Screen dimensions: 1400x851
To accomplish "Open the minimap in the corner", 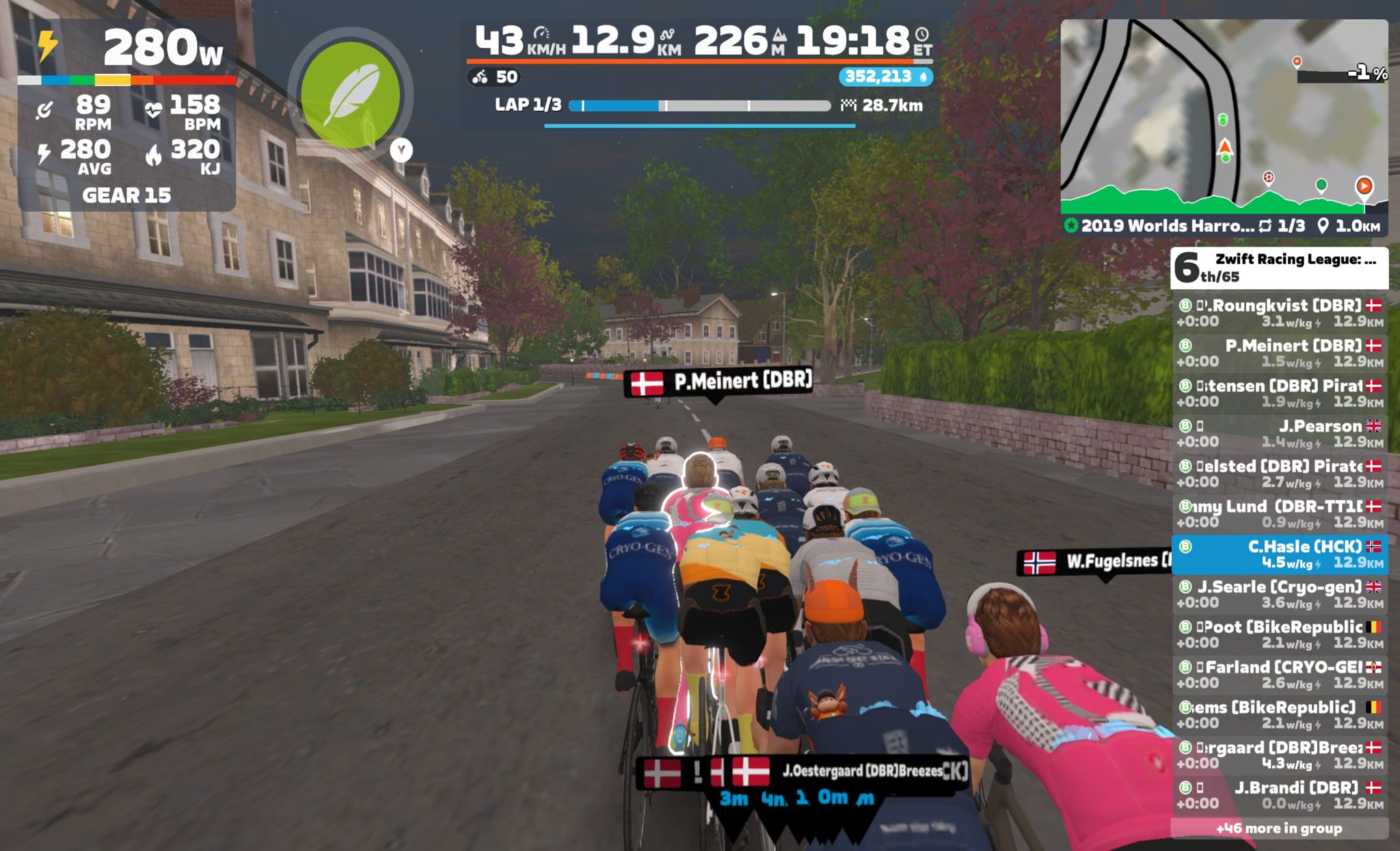I will pos(1224,116).
